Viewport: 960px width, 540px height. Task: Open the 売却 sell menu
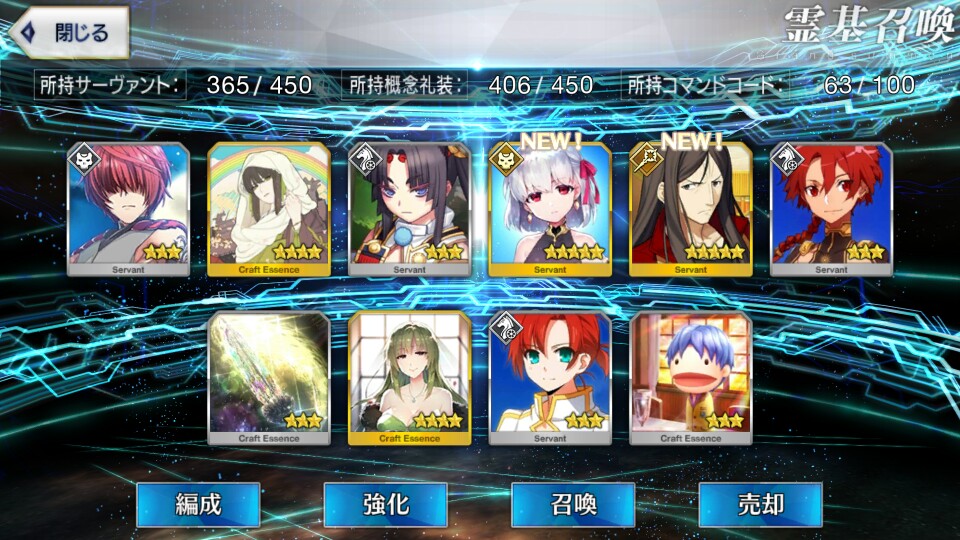pos(760,504)
